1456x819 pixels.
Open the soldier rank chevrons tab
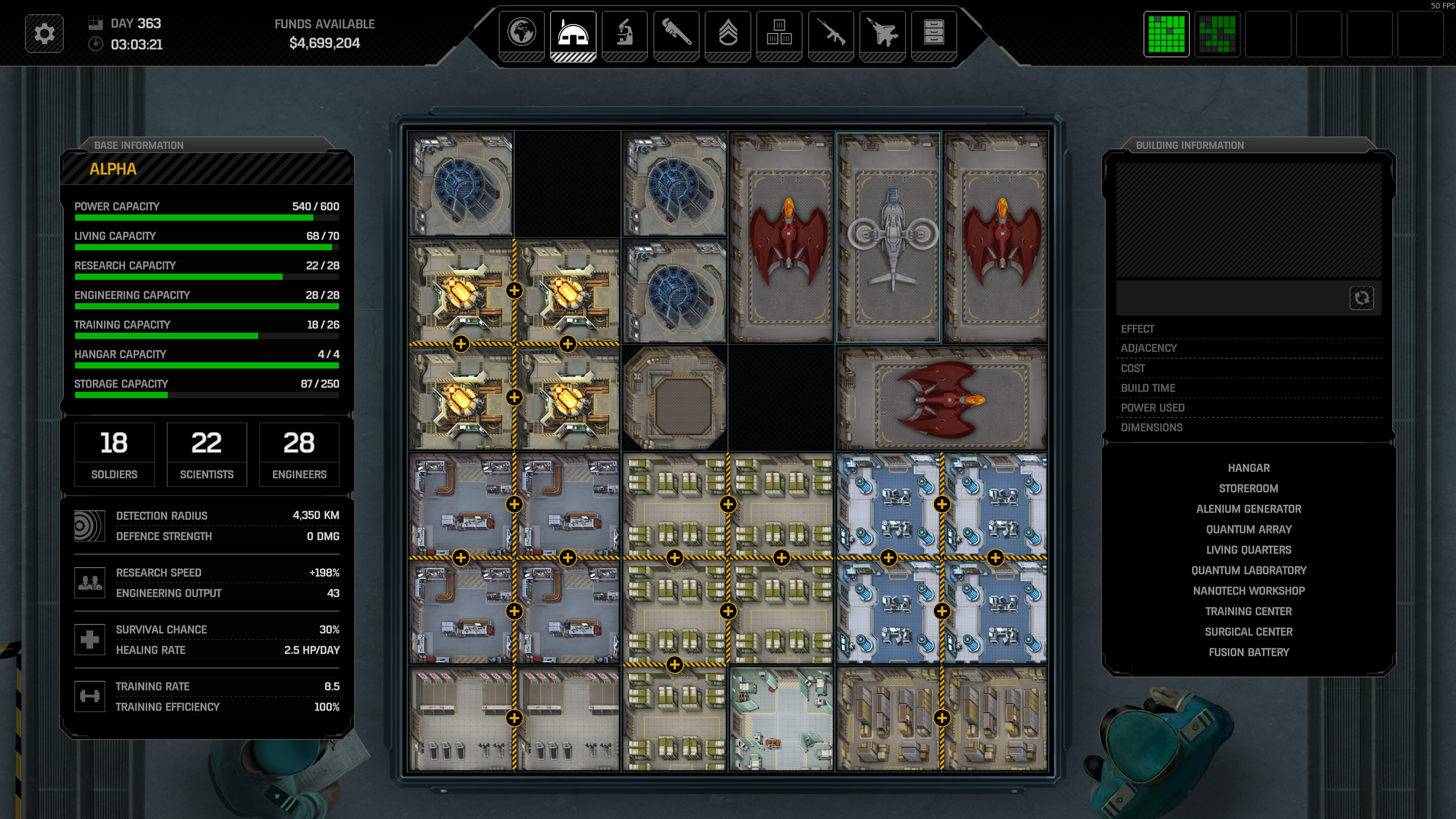(727, 32)
